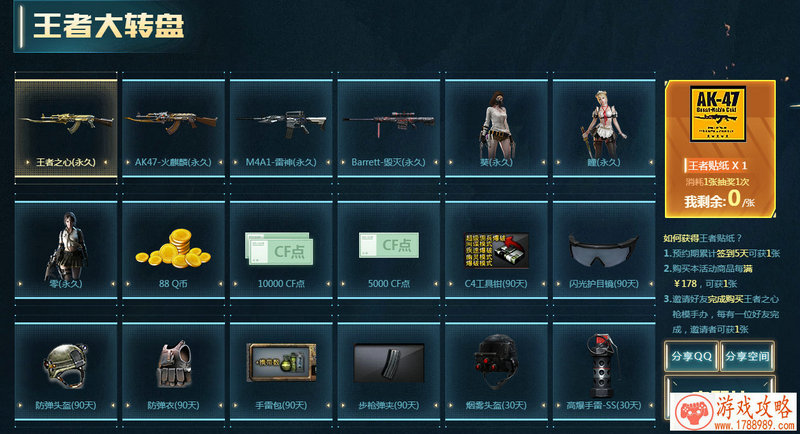The image size is (800, 434).
Task: Select the 高爆手雷-SS grenade tile
Action: point(603,368)
